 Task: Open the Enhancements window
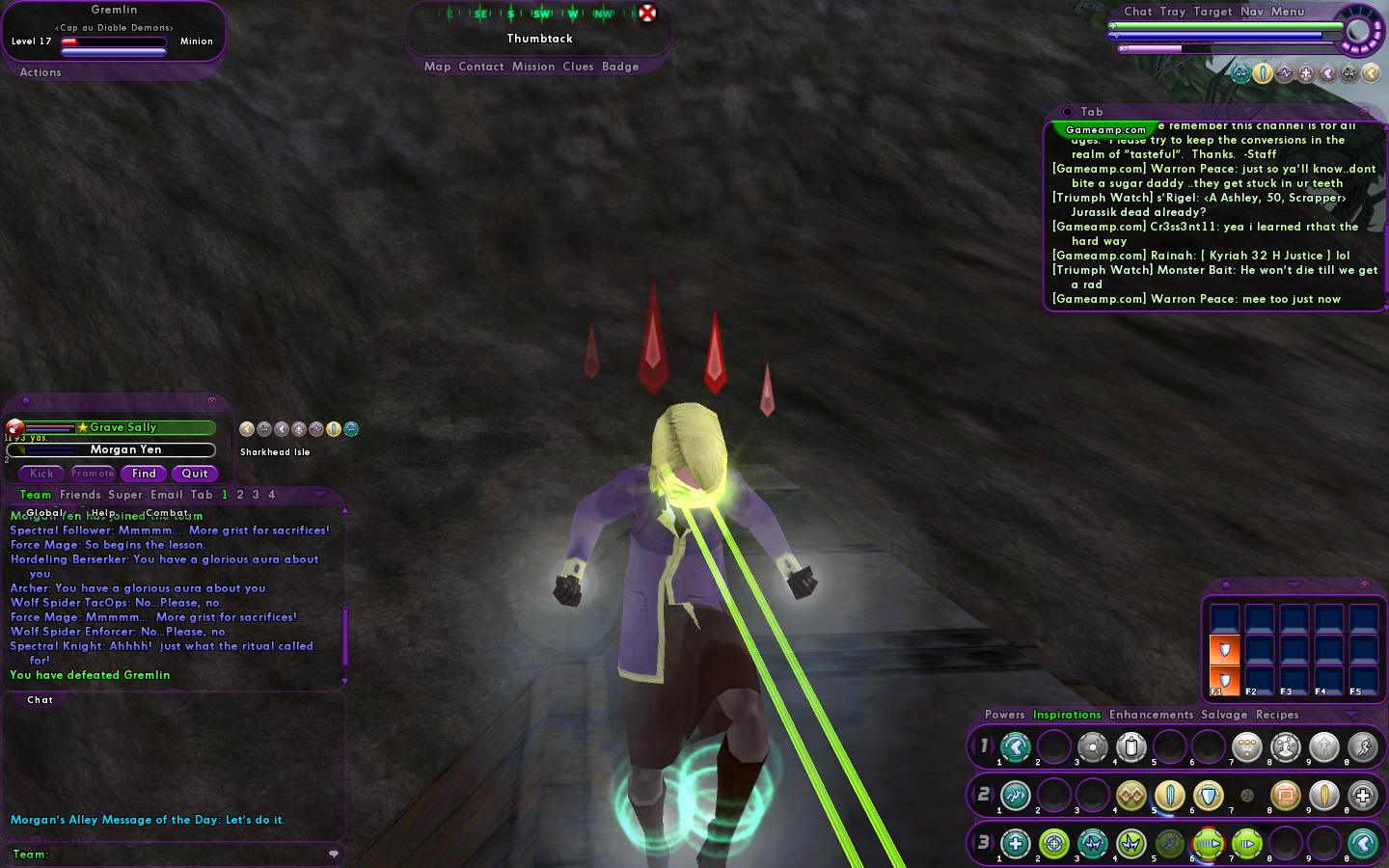click(x=1151, y=715)
